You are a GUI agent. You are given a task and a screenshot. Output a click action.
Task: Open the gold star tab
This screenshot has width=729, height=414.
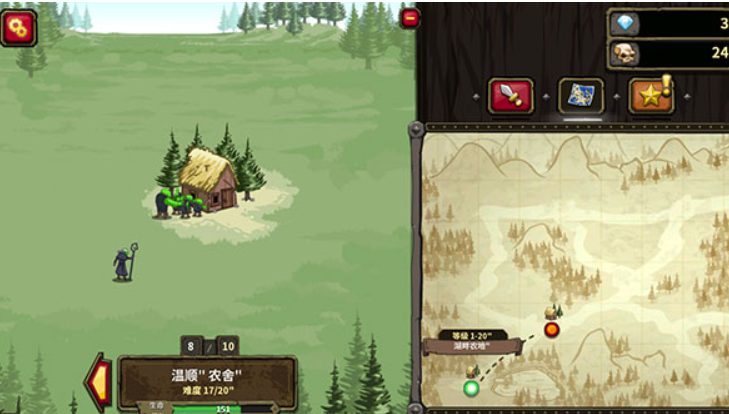[x=650, y=96]
